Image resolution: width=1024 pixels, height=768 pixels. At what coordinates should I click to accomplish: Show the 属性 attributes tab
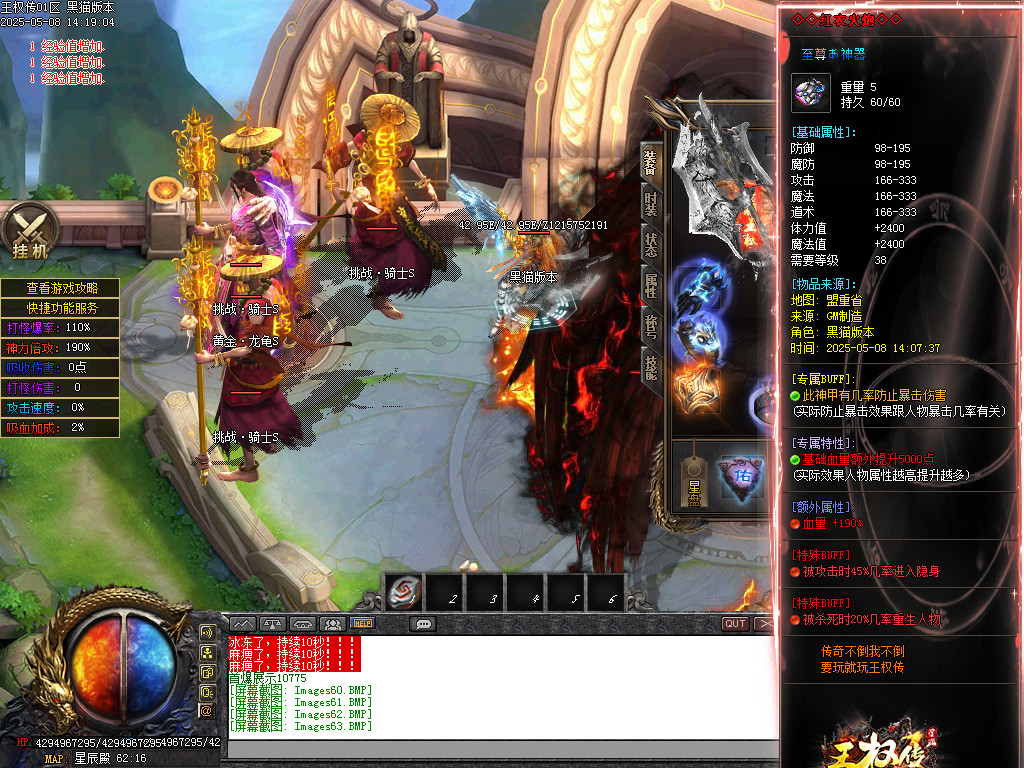[x=650, y=285]
